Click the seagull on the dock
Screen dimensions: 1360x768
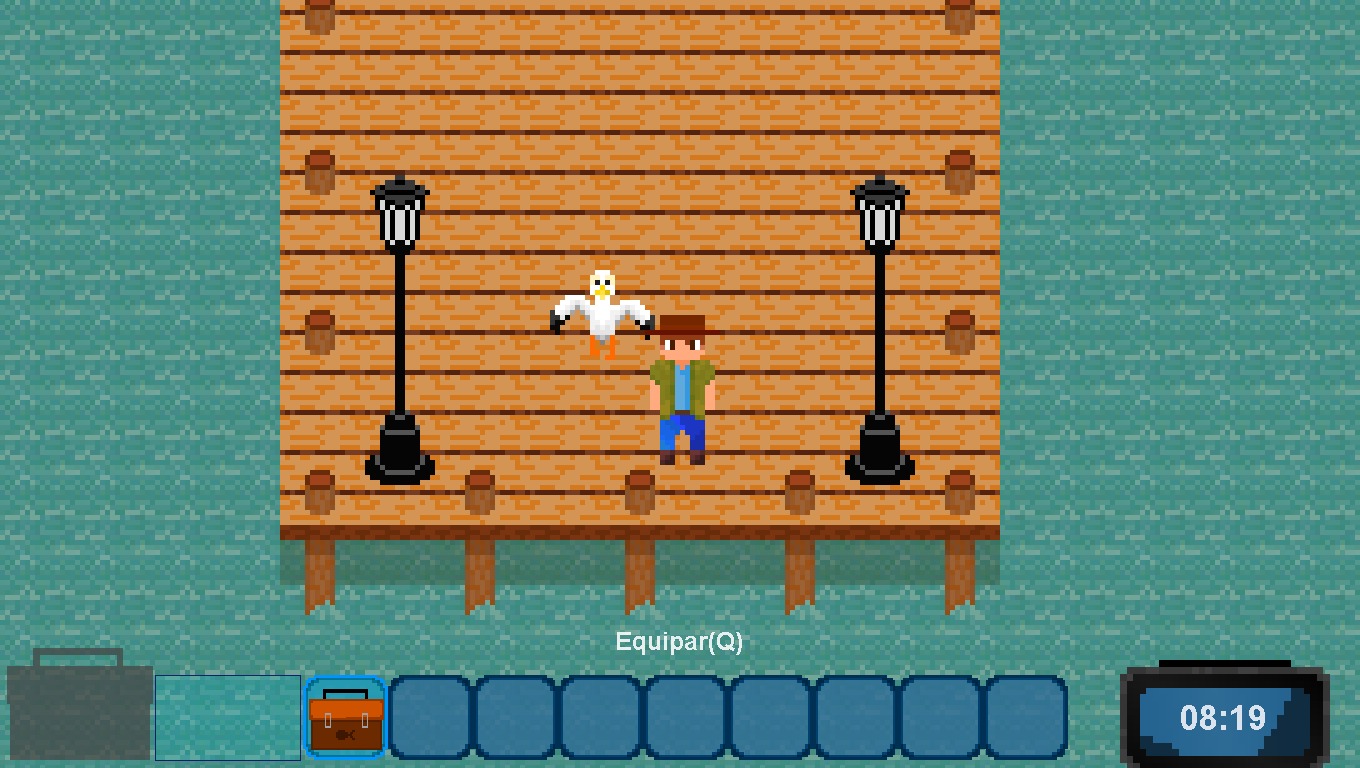pos(600,310)
